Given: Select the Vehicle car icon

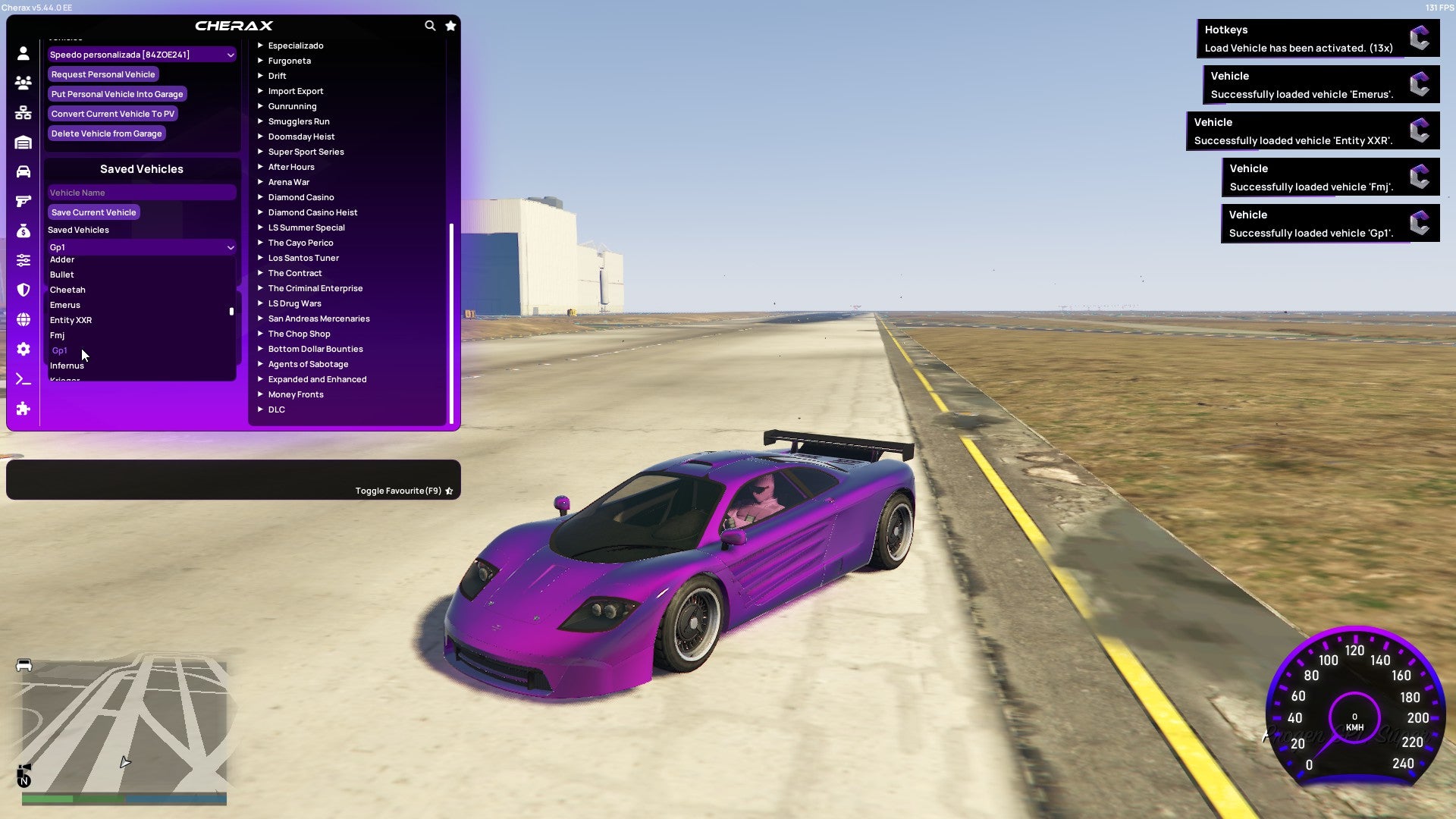Looking at the screenshot, I should coord(23,170).
